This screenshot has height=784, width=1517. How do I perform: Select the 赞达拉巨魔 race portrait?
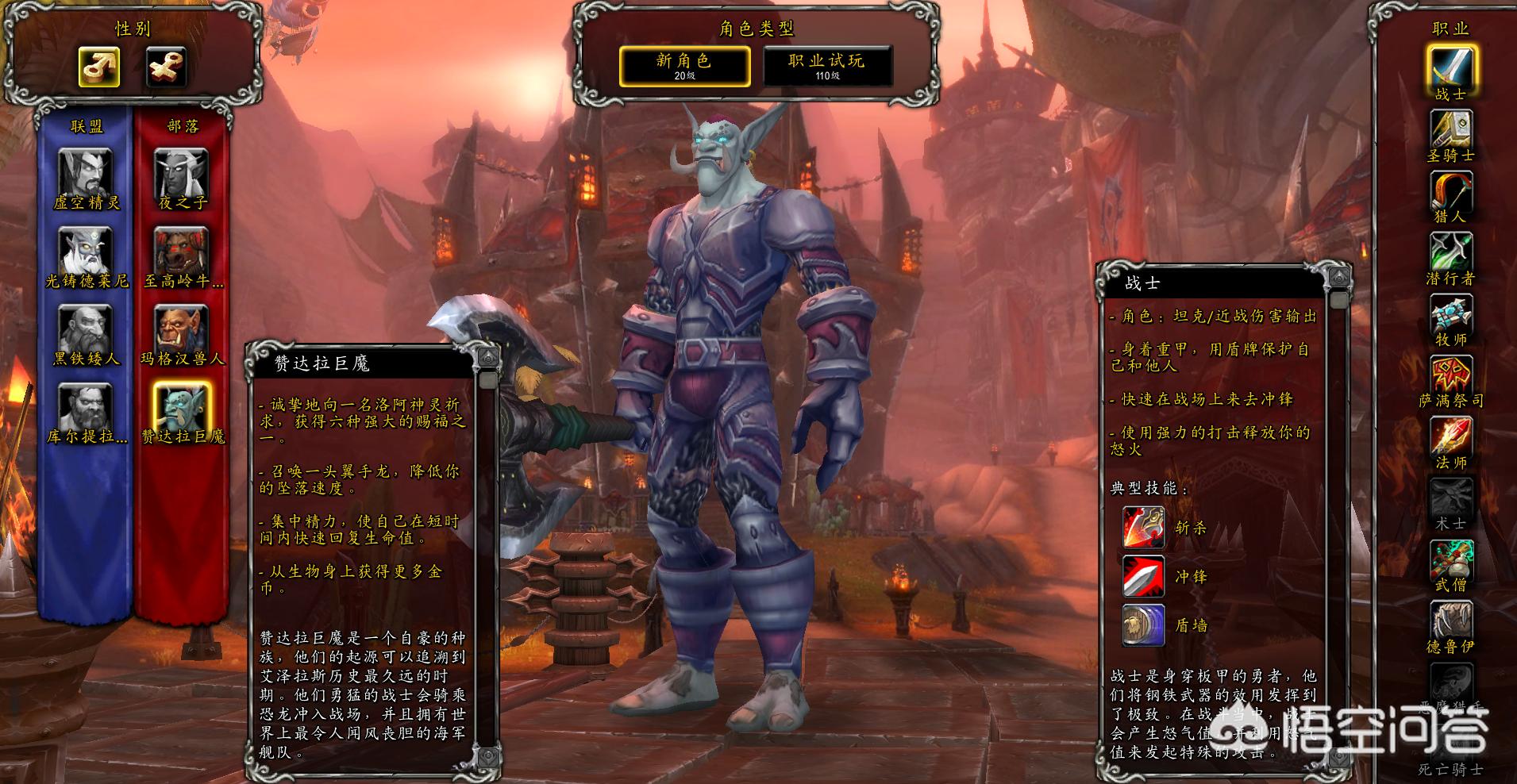click(x=182, y=406)
